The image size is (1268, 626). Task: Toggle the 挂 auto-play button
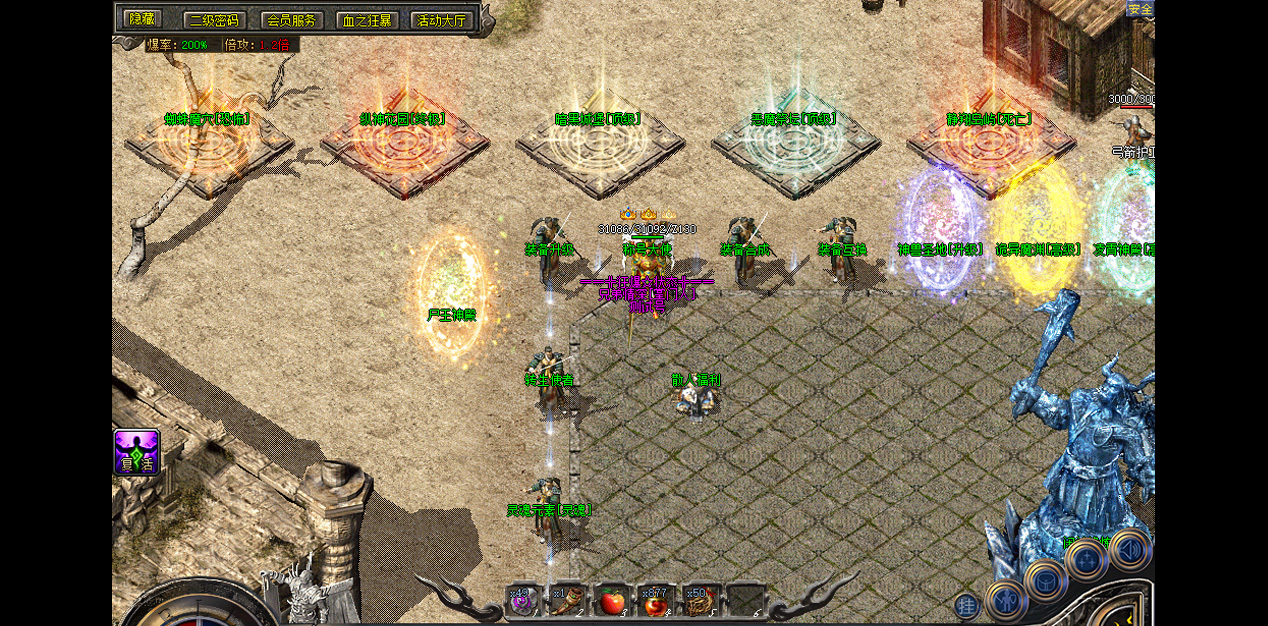tap(966, 605)
